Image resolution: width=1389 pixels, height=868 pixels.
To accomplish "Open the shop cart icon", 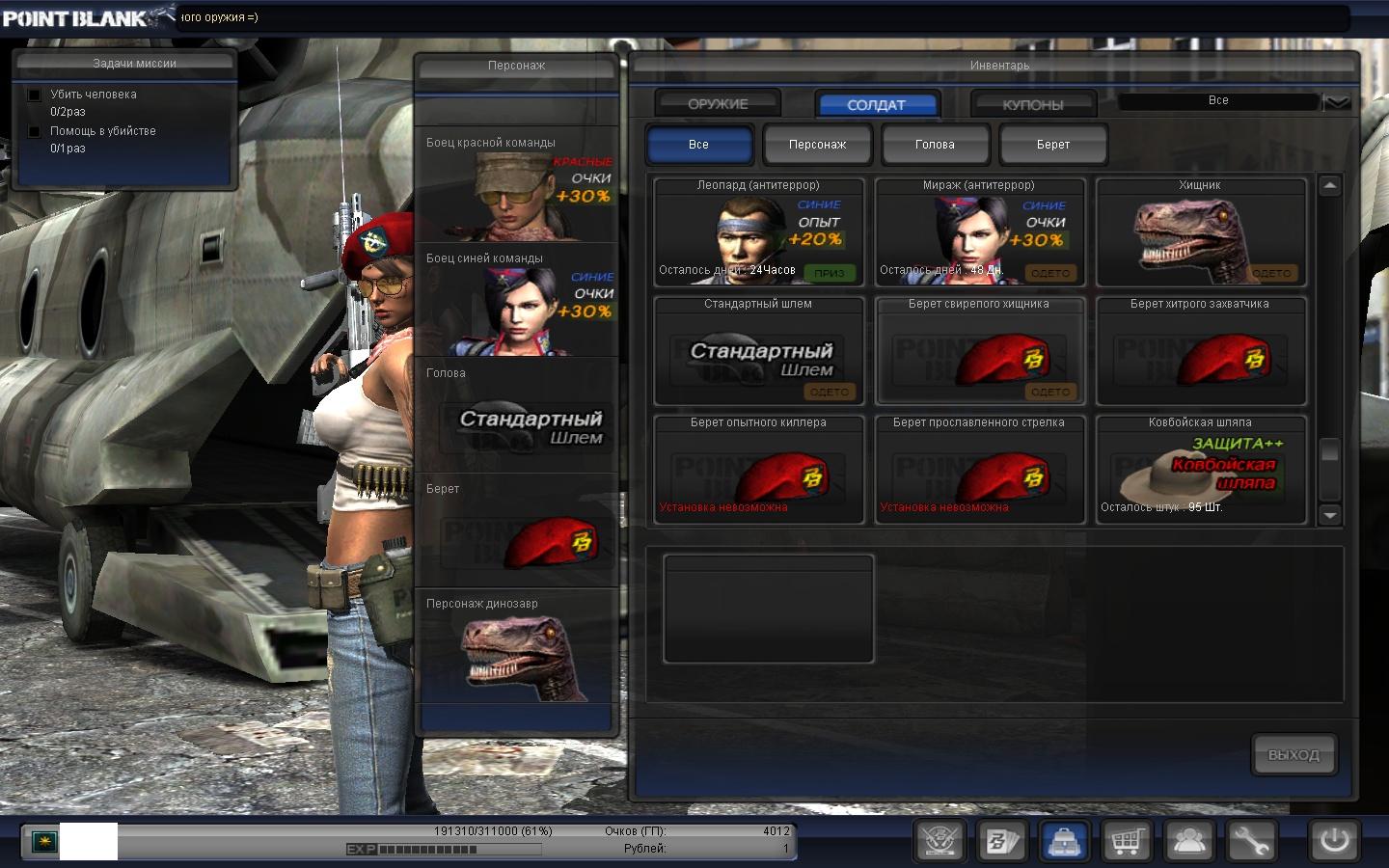I will (x=1126, y=841).
